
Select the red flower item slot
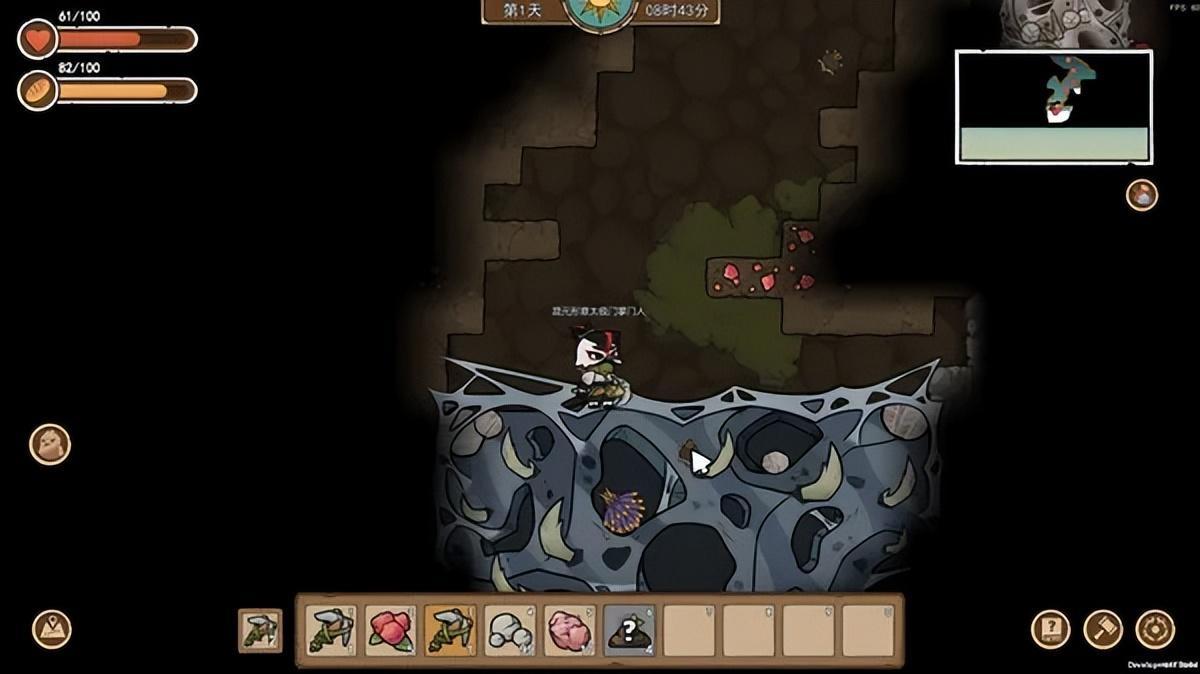click(391, 630)
